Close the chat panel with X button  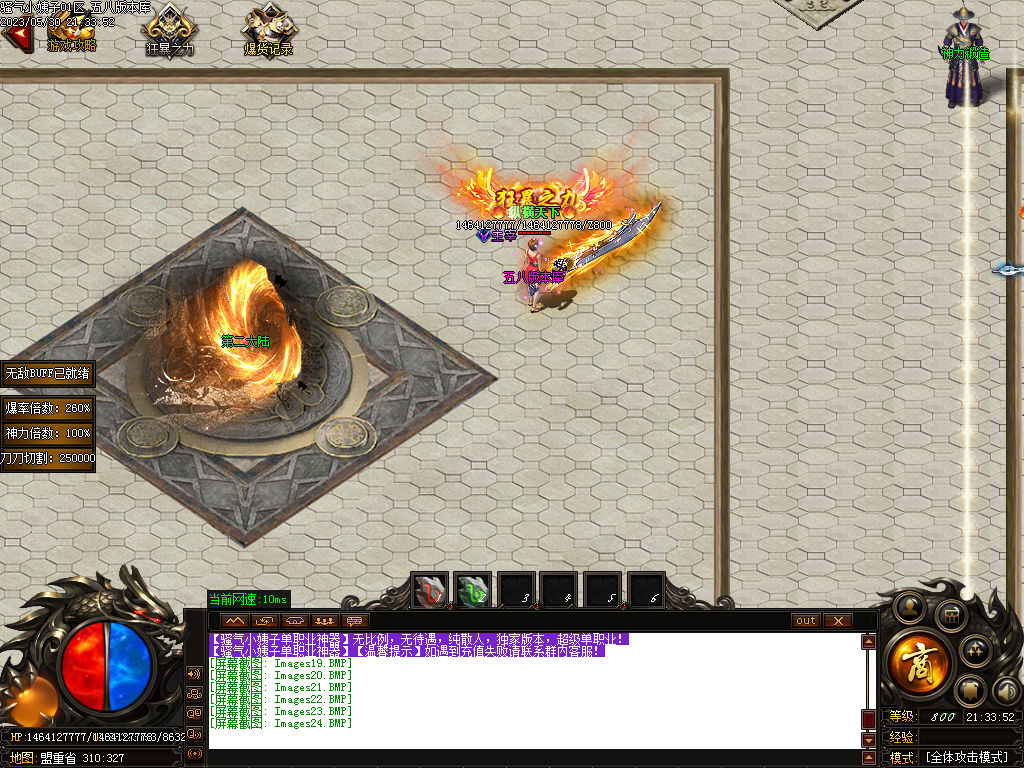(x=837, y=621)
